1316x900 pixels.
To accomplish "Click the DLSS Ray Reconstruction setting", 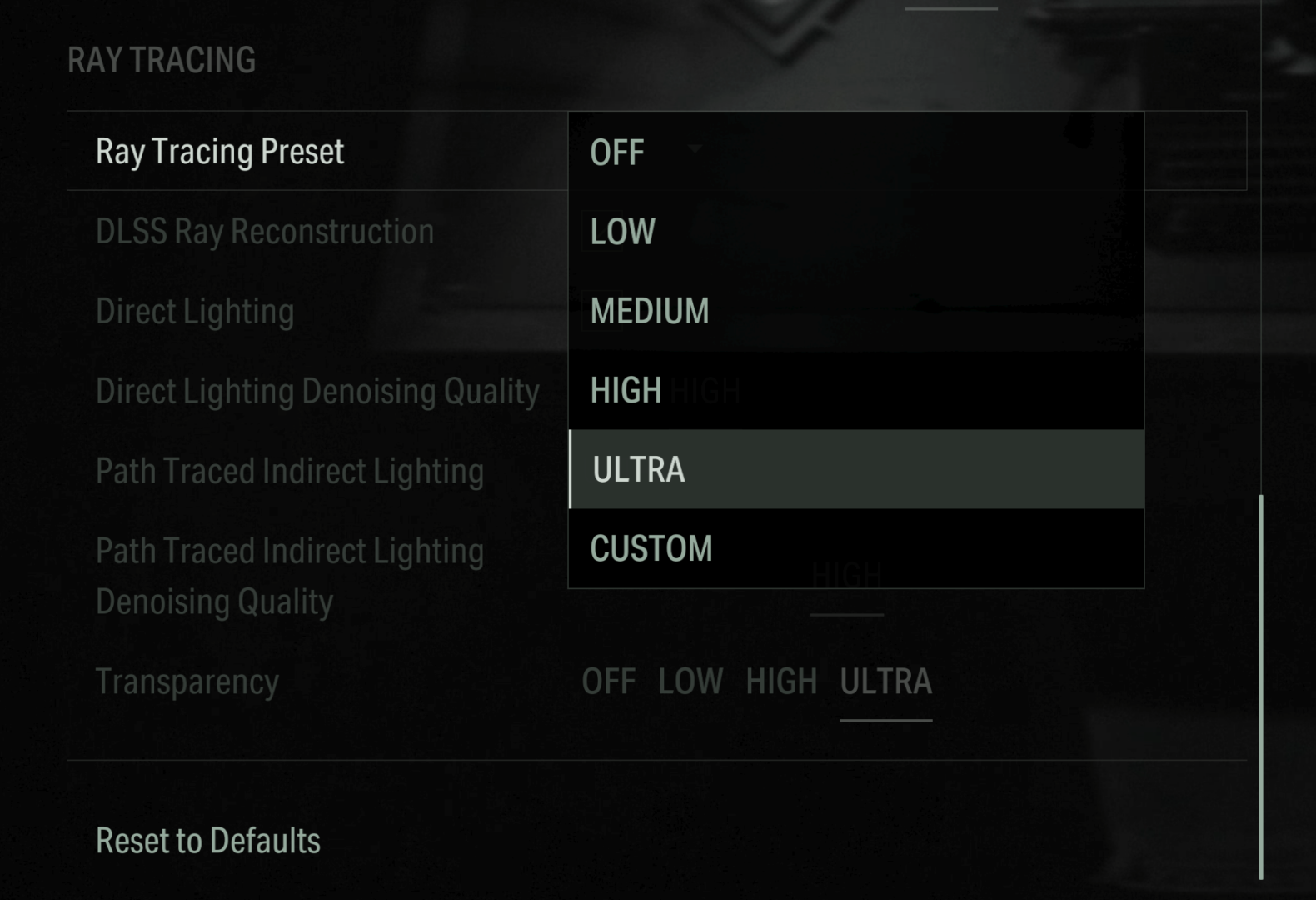I will [265, 231].
